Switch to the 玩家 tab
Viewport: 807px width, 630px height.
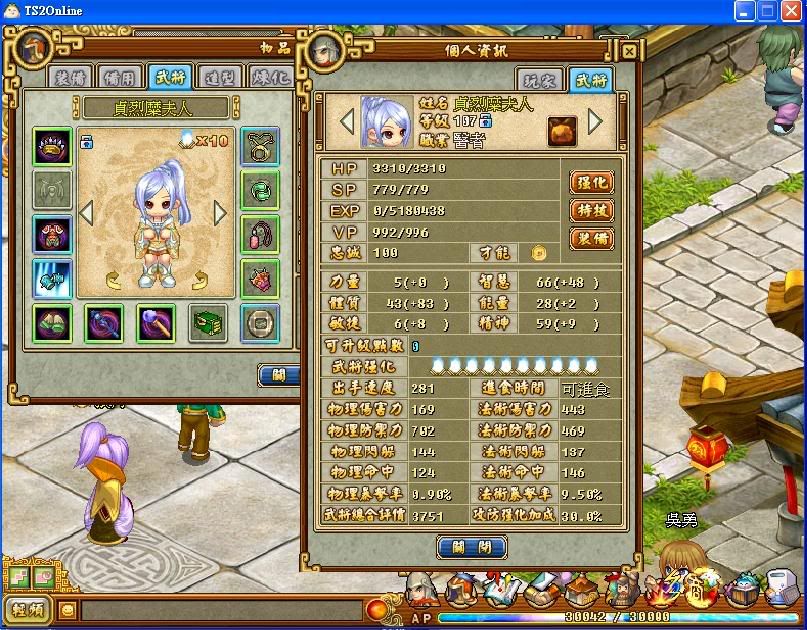[541, 80]
